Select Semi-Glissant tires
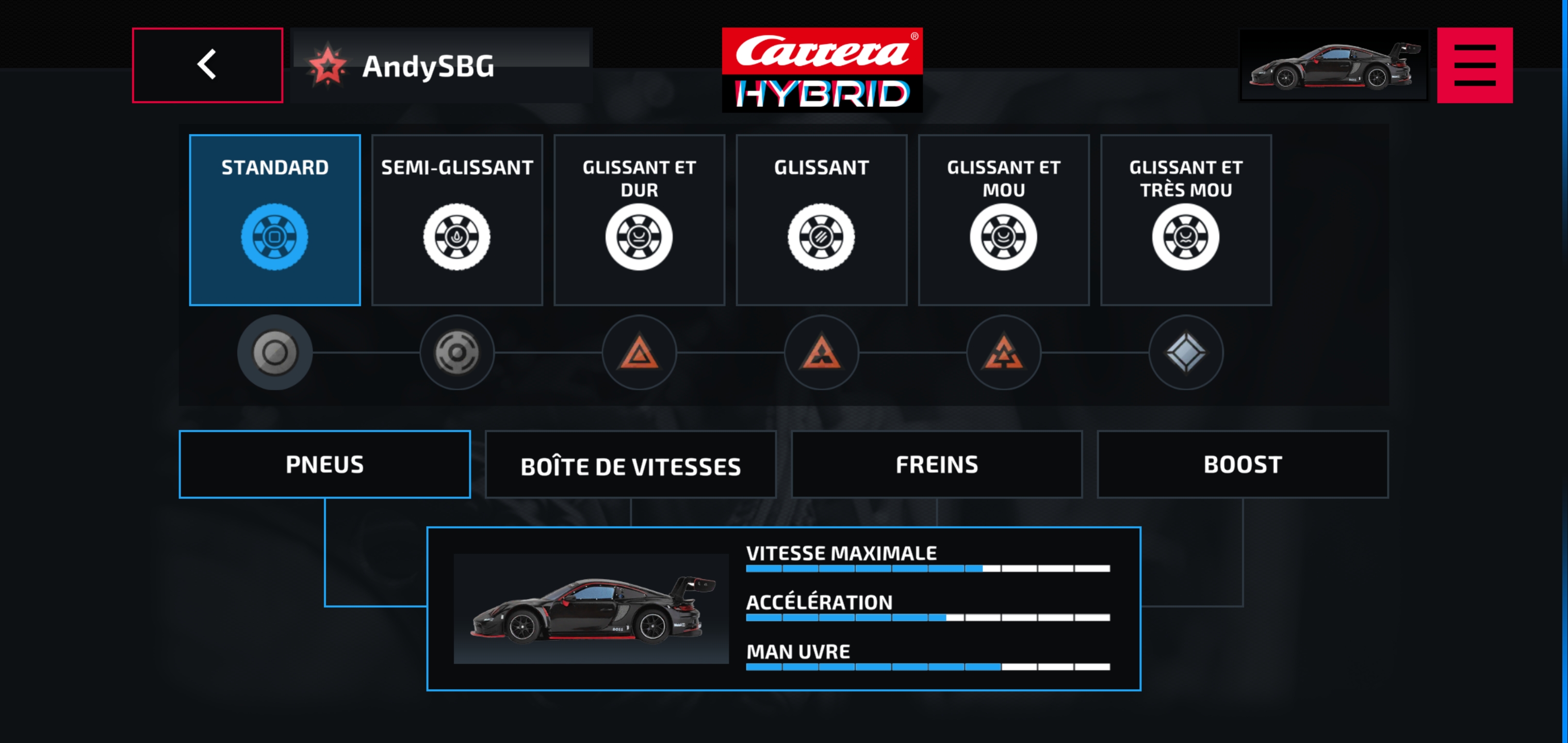This screenshot has width=1568, height=743. [x=456, y=219]
